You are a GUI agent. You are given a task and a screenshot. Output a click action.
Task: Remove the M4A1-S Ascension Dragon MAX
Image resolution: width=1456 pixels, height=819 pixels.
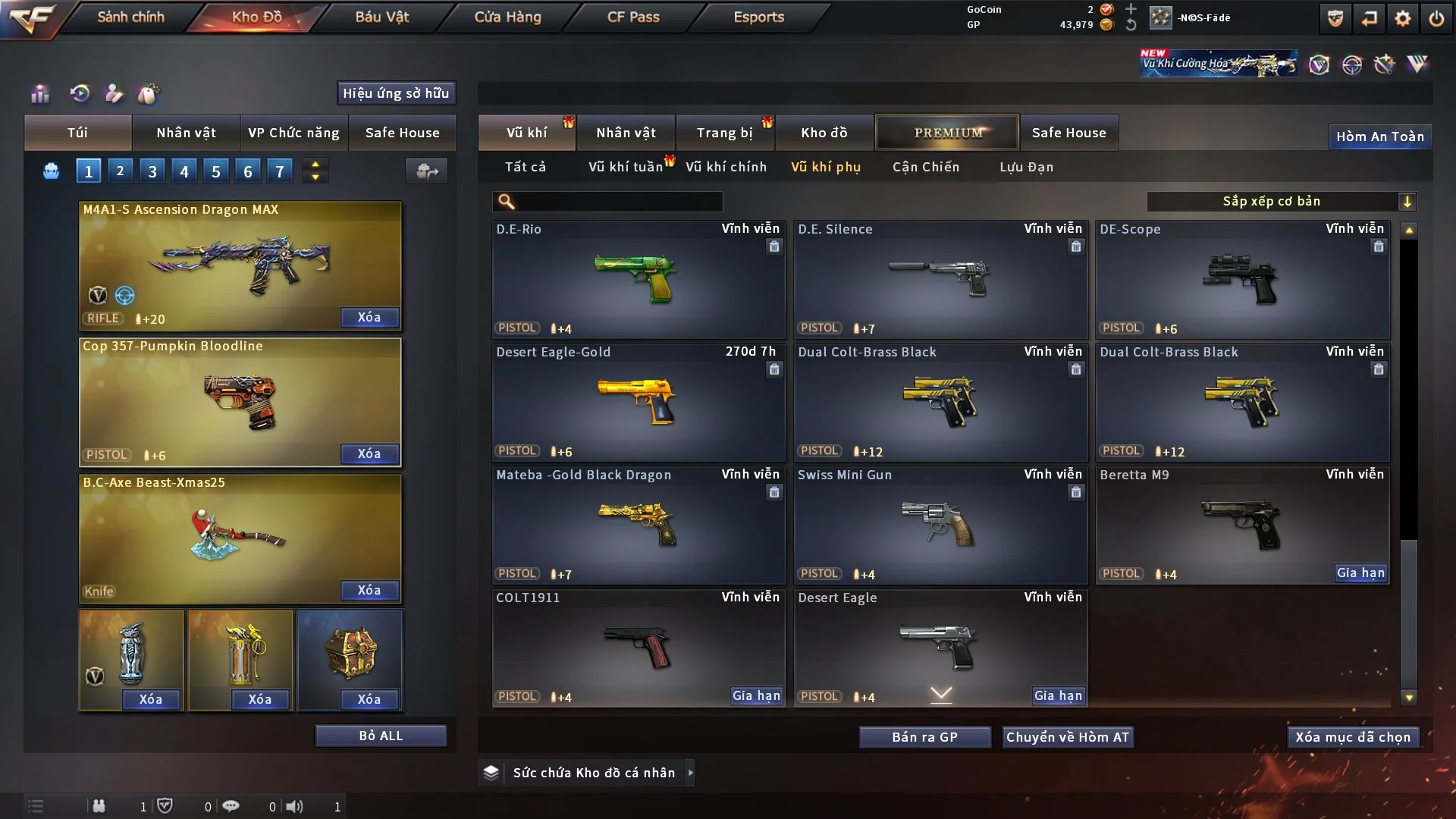(369, 317)
